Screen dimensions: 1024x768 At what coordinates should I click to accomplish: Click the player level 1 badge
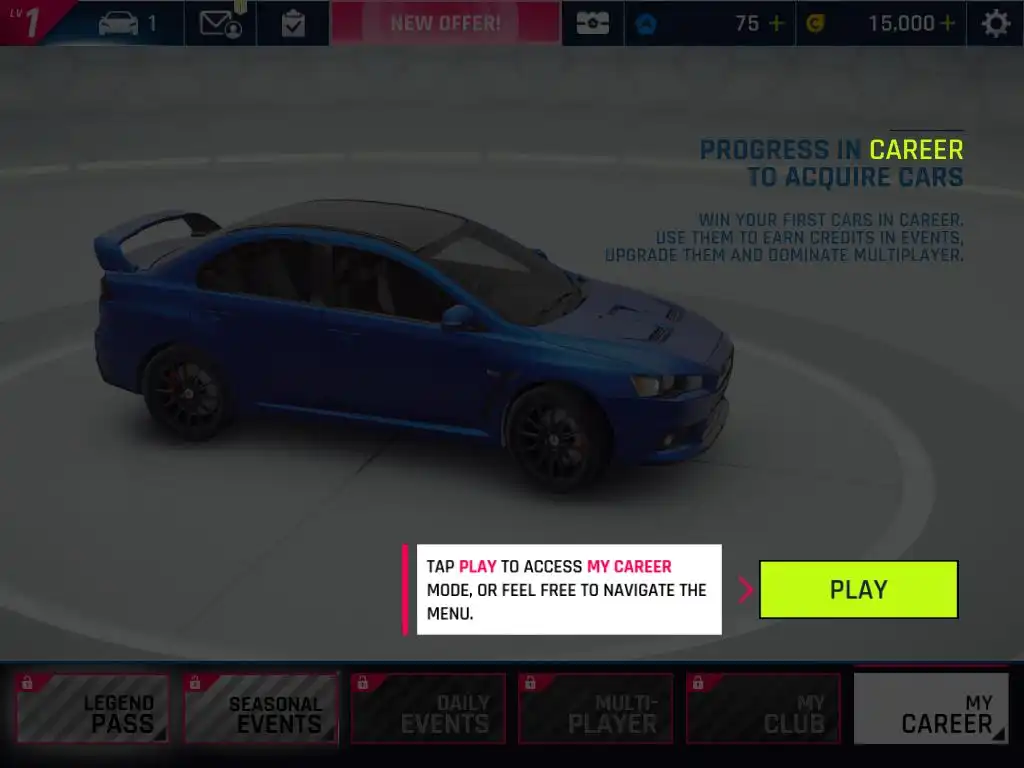point(30,22)
